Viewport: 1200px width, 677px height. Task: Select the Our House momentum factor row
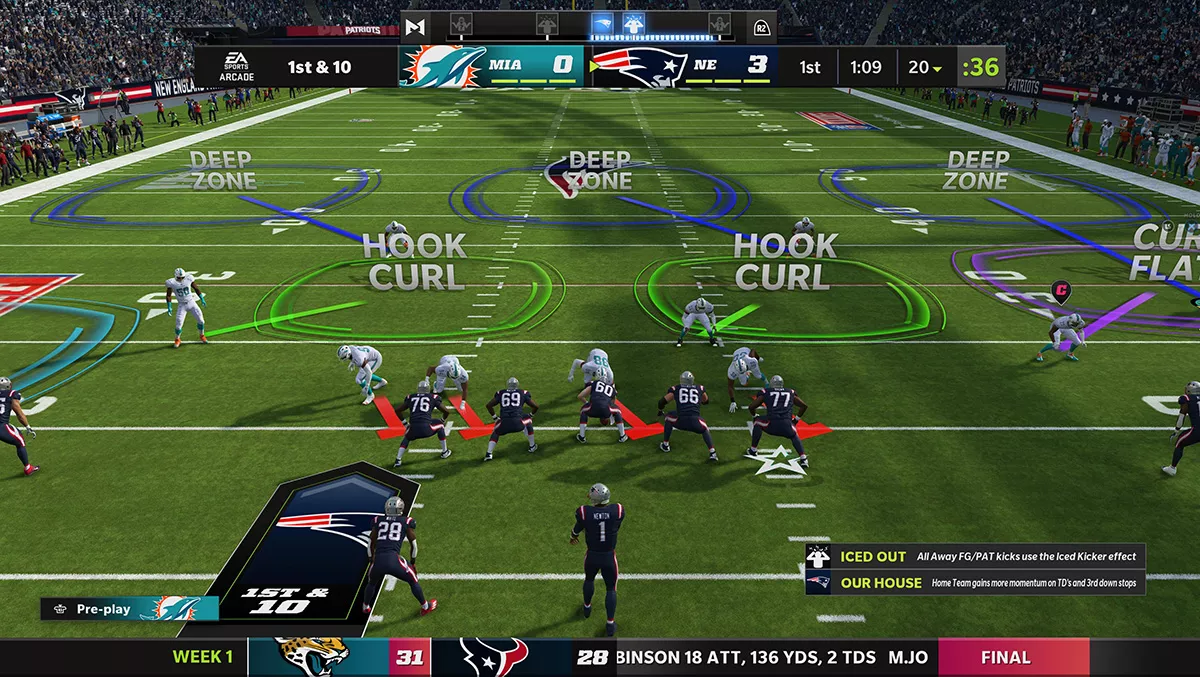point(974,583)
